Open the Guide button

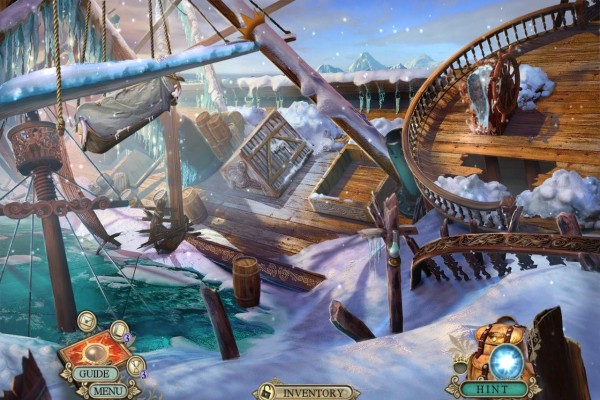97,374
